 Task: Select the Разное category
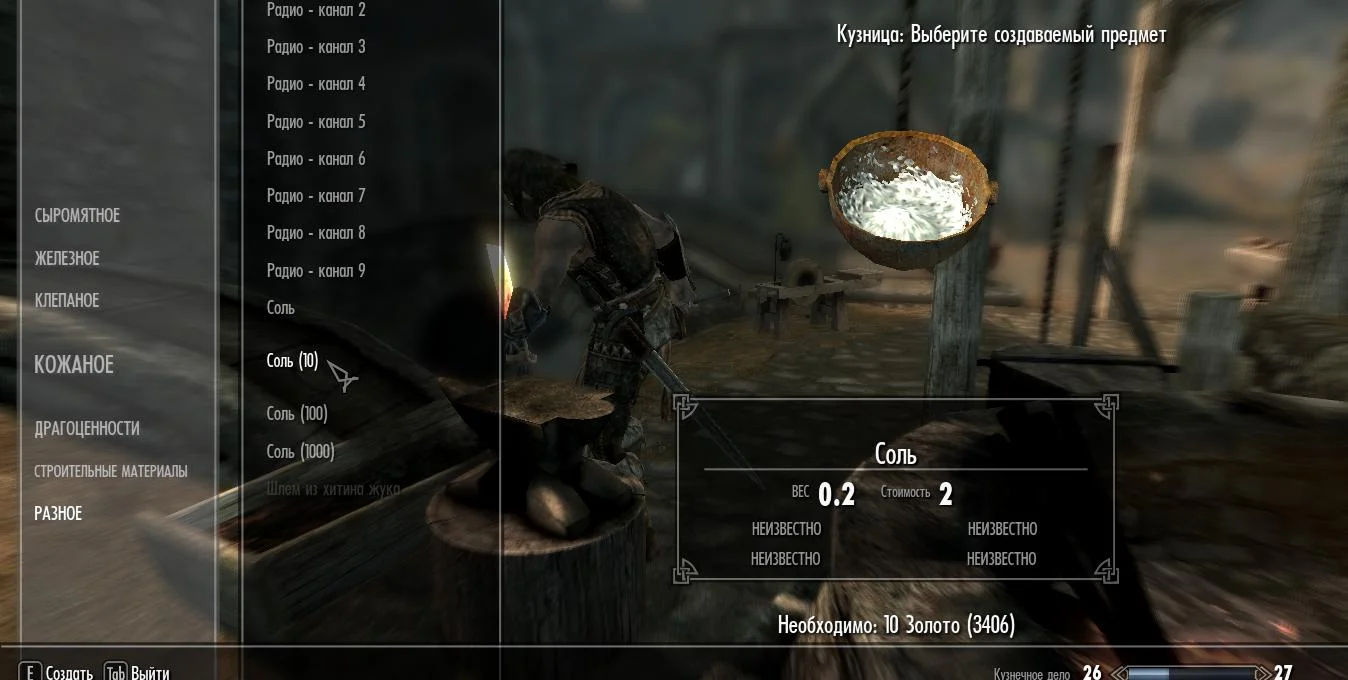58,513
